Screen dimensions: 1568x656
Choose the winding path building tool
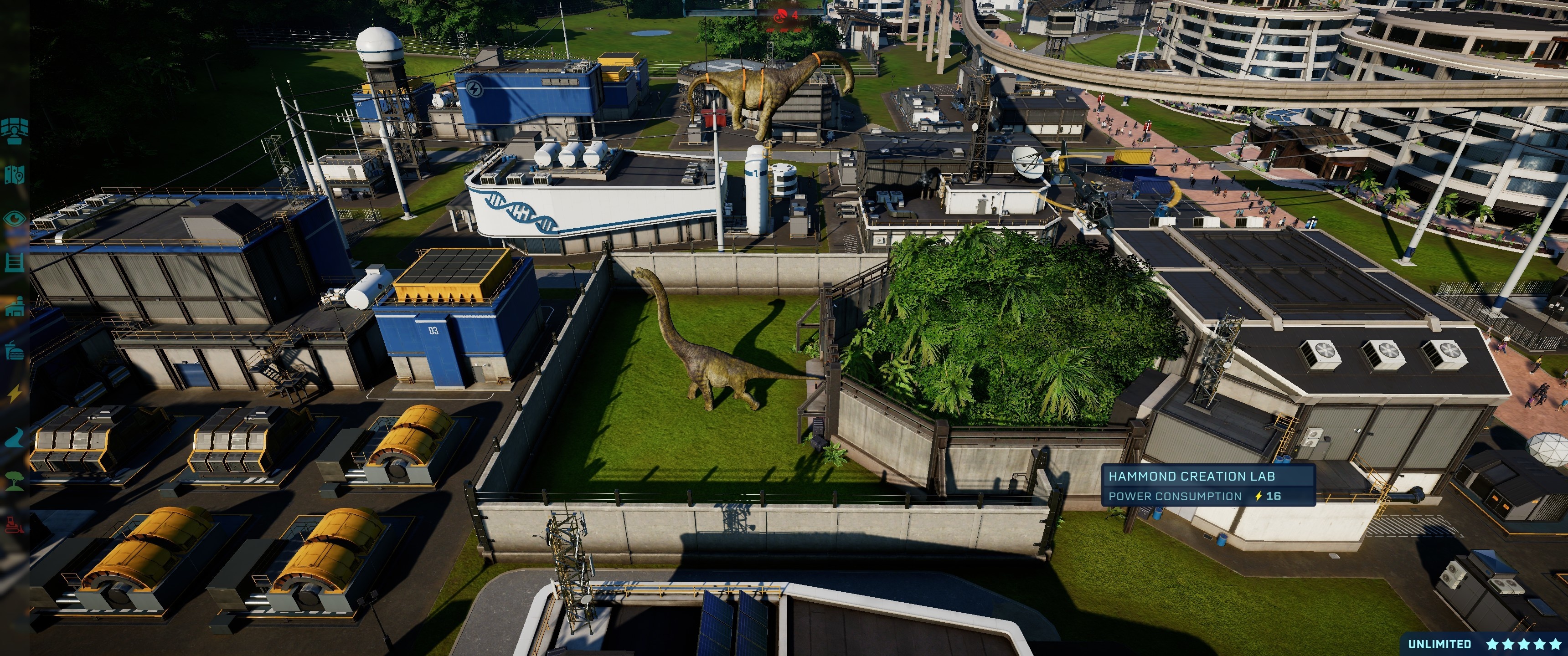pyautogui.click(x=14, y=437)
